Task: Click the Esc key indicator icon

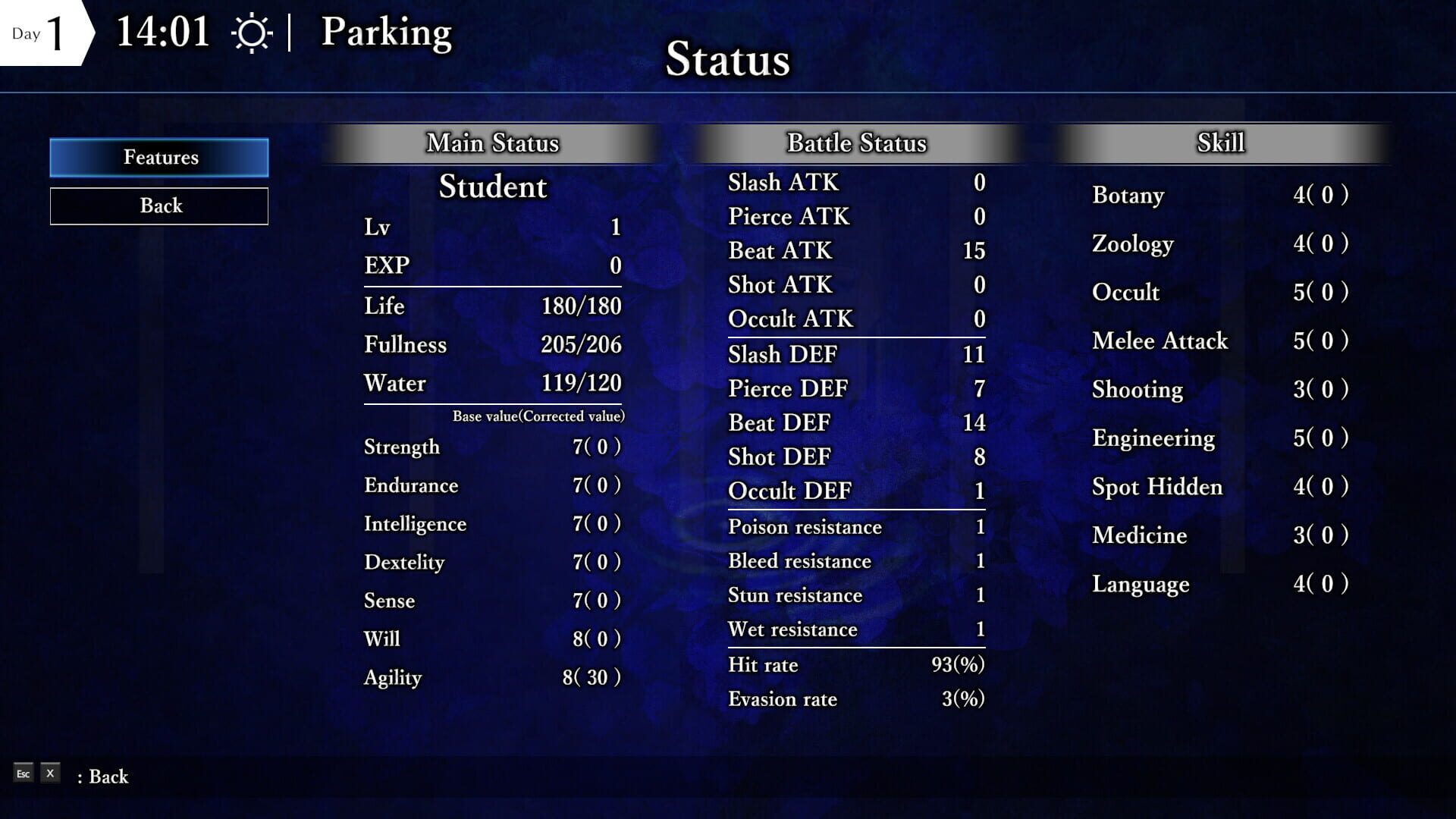Action: coord(23,773)
